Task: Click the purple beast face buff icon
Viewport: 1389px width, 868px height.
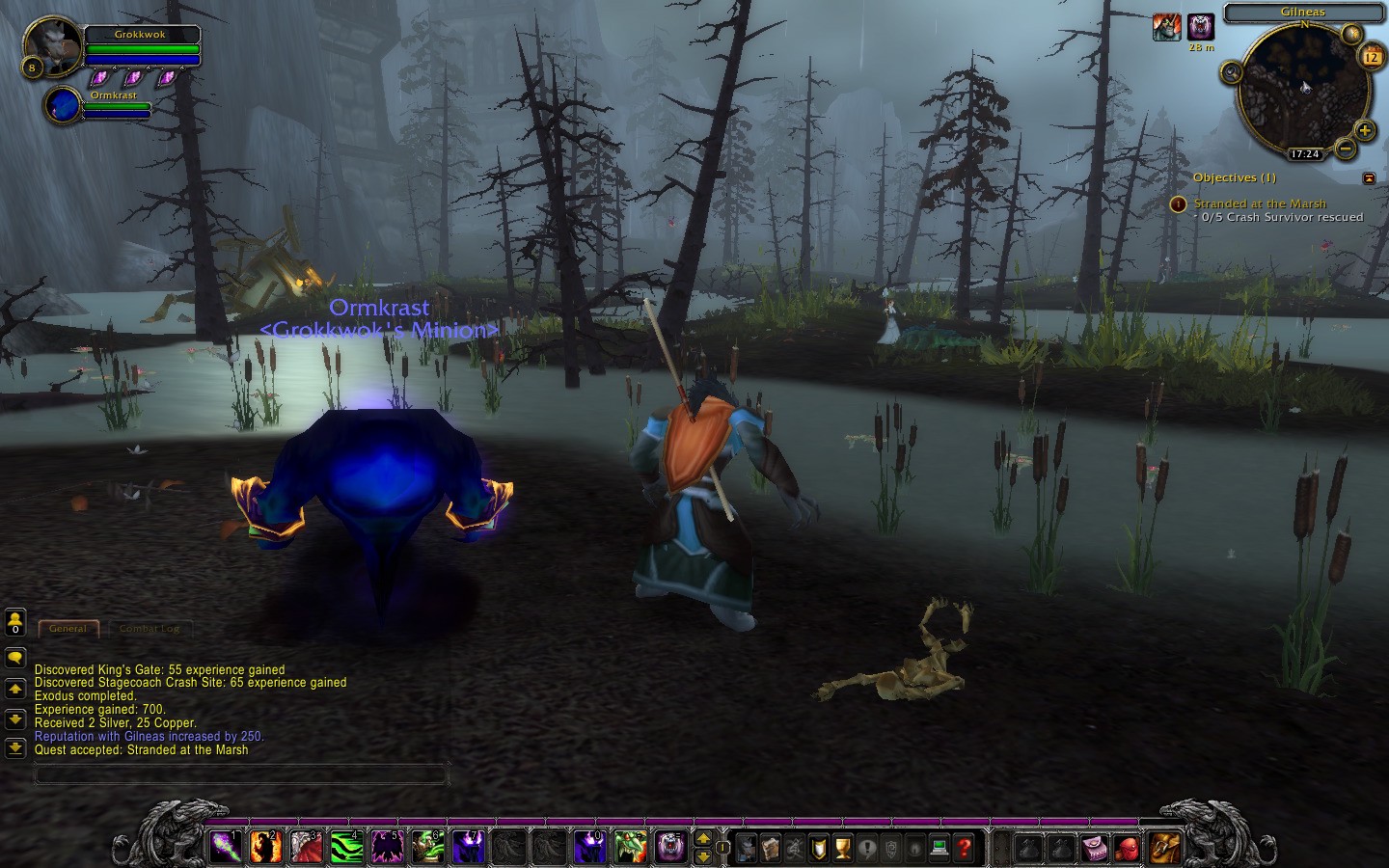Action: tap(1200, 27)
